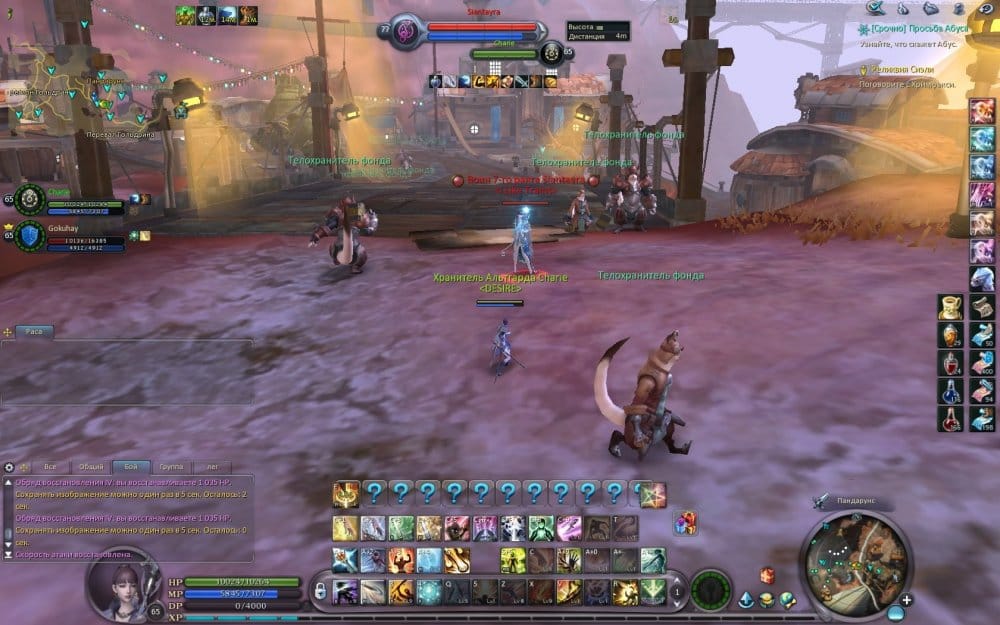Image resolution: width=1000 pixels, height=625 pixels.
Task: Select the "Бой" combat log tab
Action: tap(131, 467)
